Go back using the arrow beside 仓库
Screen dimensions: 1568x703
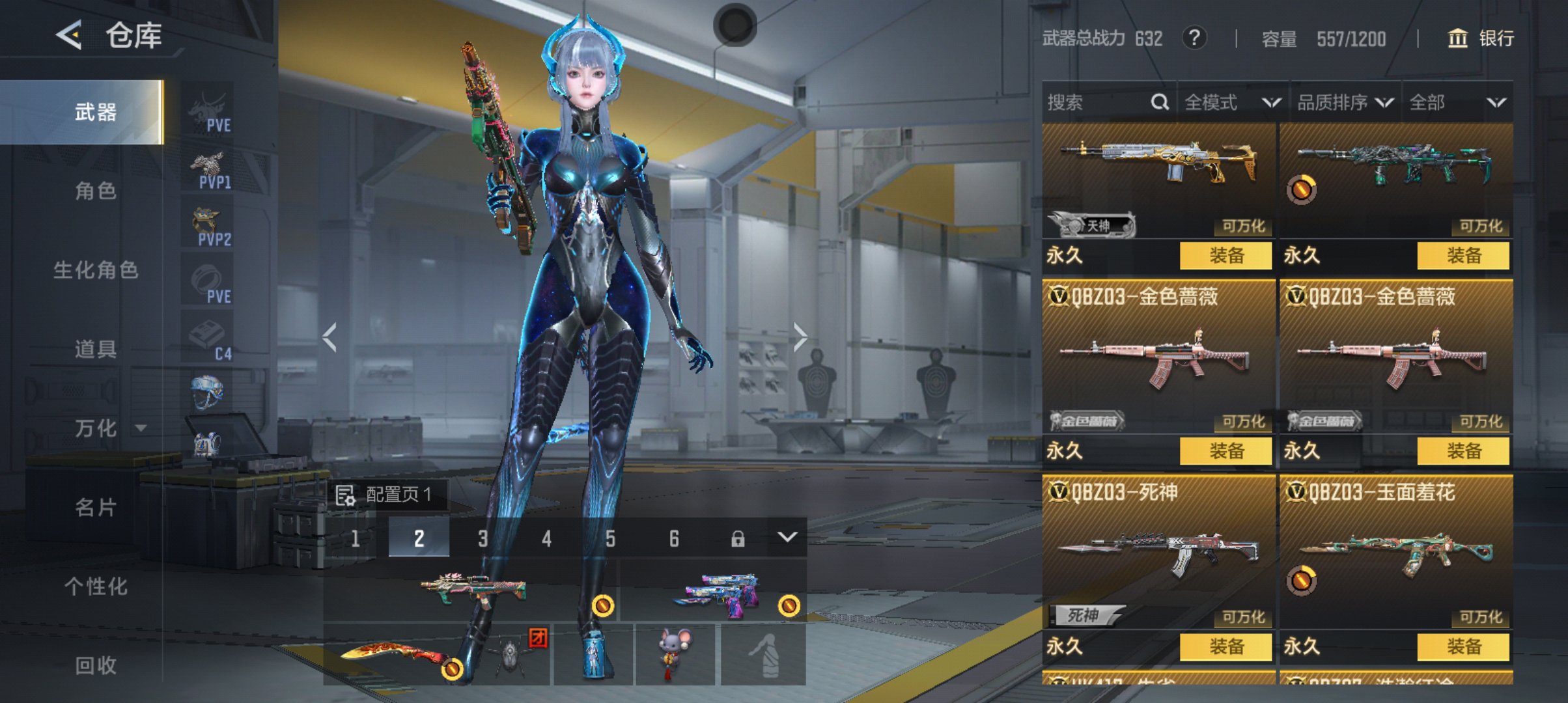69,34
